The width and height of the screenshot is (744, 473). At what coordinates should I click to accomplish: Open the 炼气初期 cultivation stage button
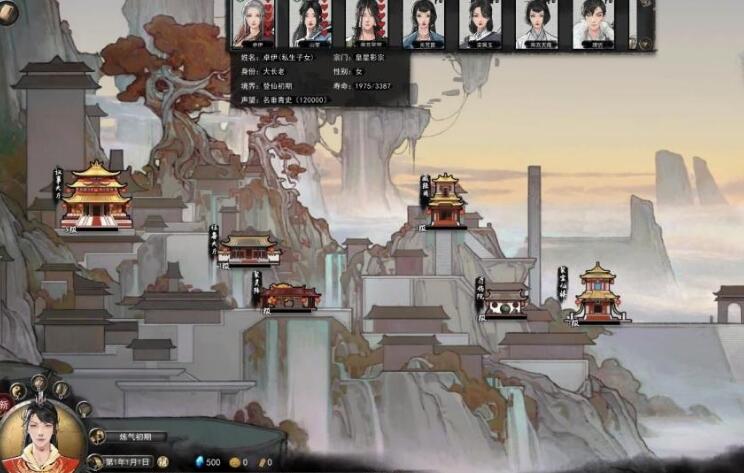click(x=130, y=437)
